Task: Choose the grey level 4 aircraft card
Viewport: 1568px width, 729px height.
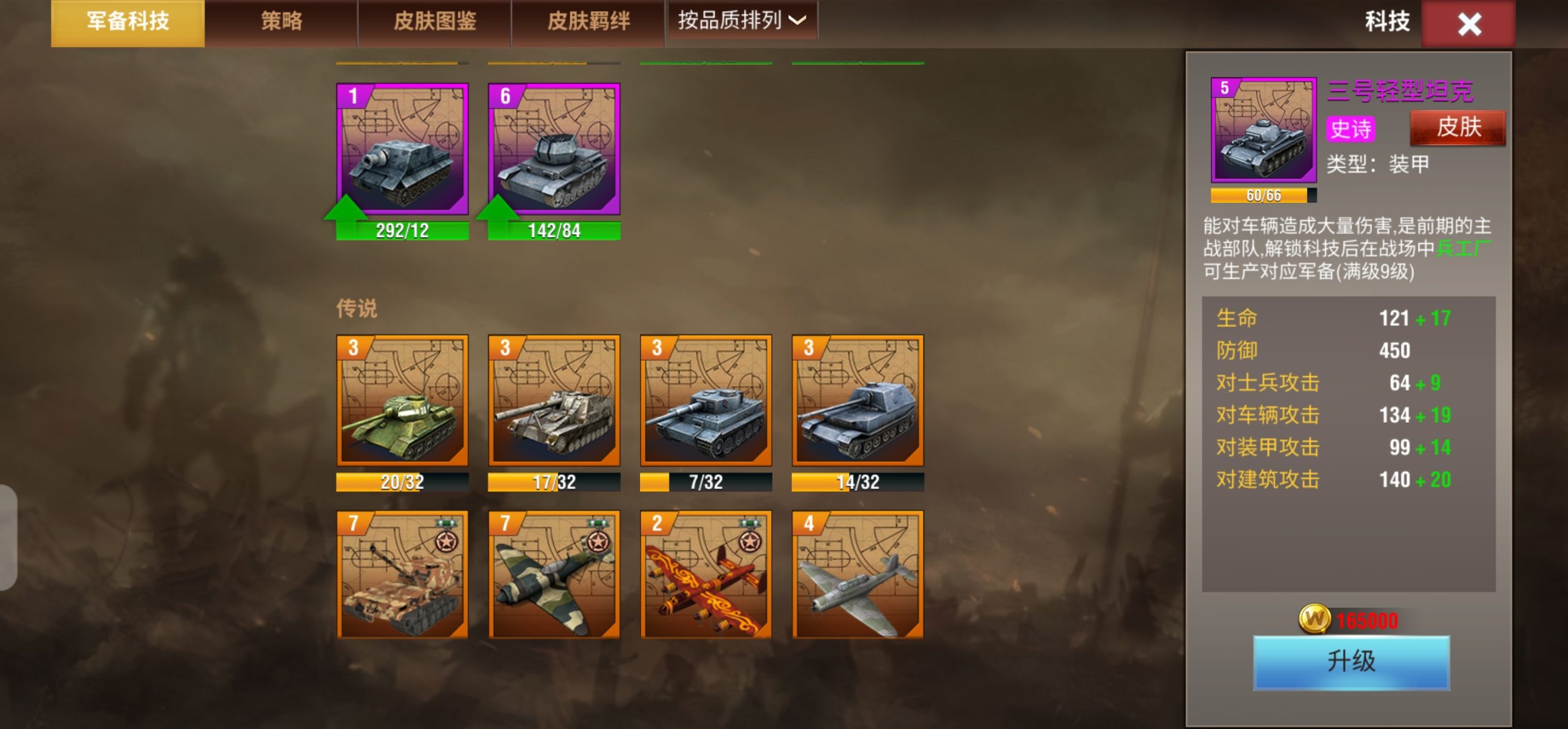Action: (858, 575)
